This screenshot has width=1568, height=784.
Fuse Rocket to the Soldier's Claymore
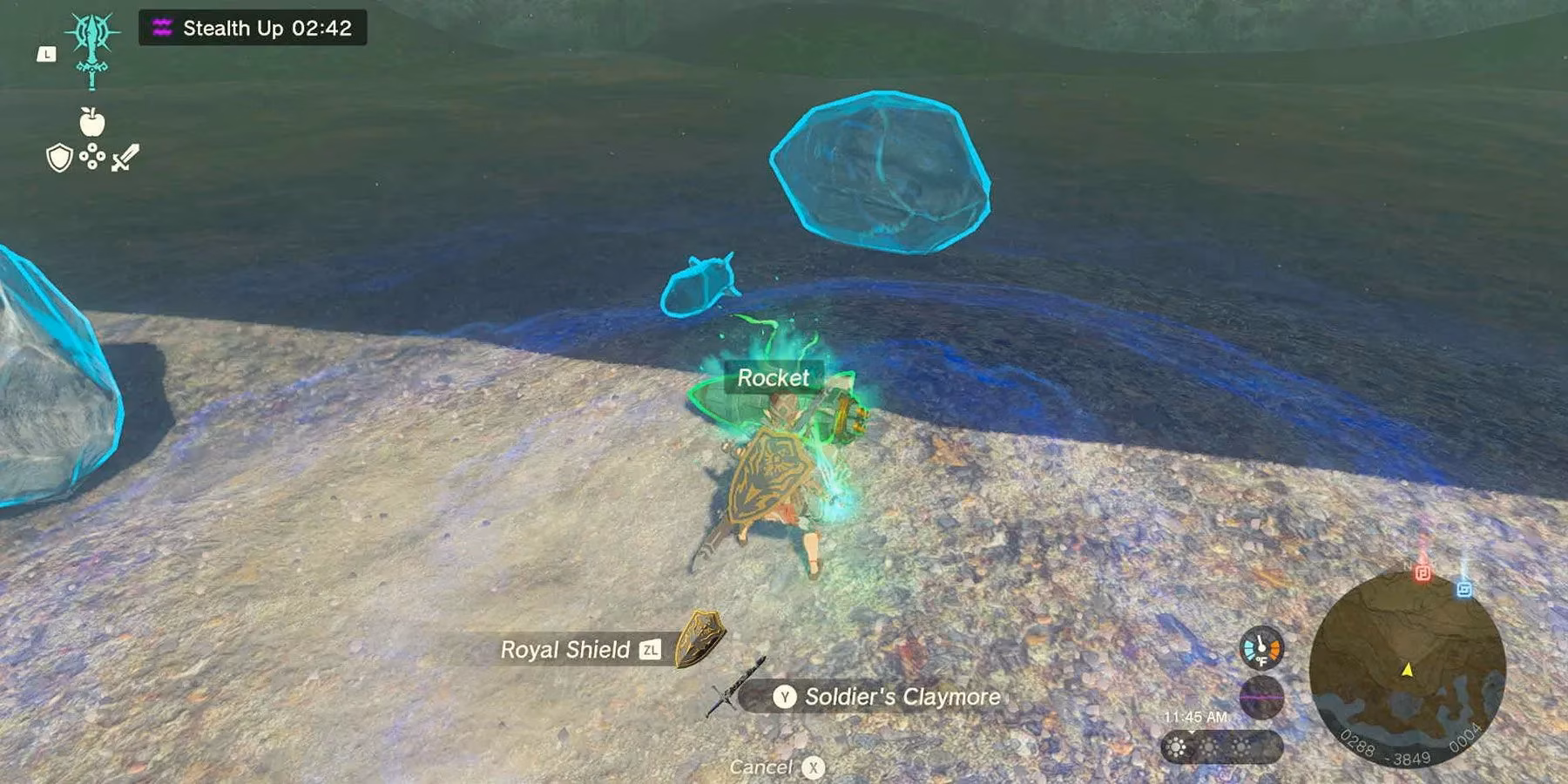(887, 697)
